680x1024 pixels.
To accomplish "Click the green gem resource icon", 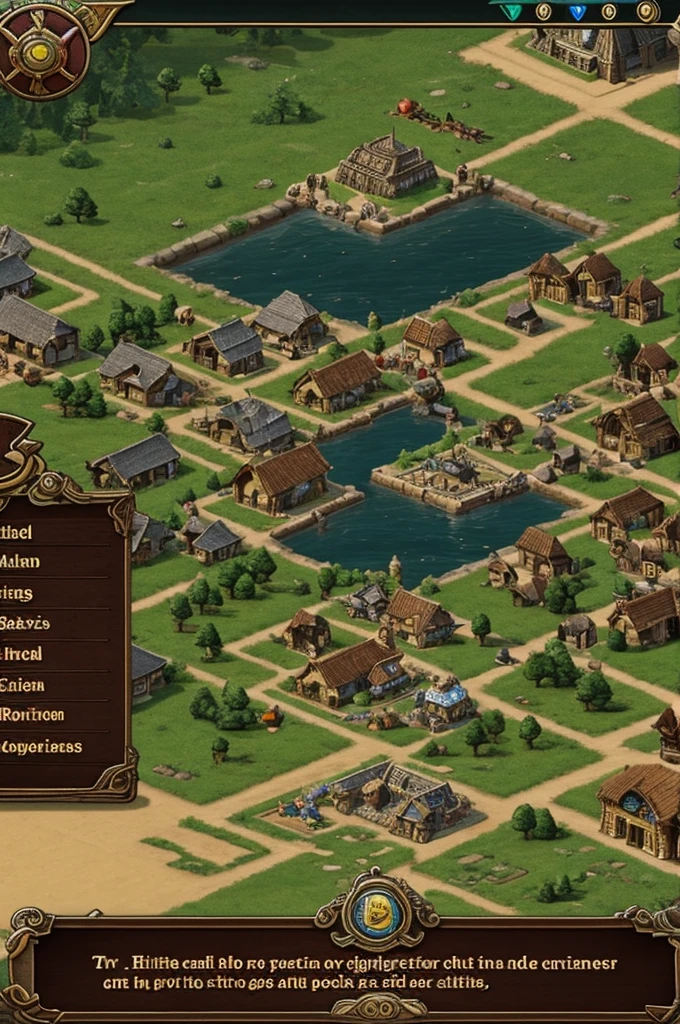I will pyautogui.click(x=512, y=12).
